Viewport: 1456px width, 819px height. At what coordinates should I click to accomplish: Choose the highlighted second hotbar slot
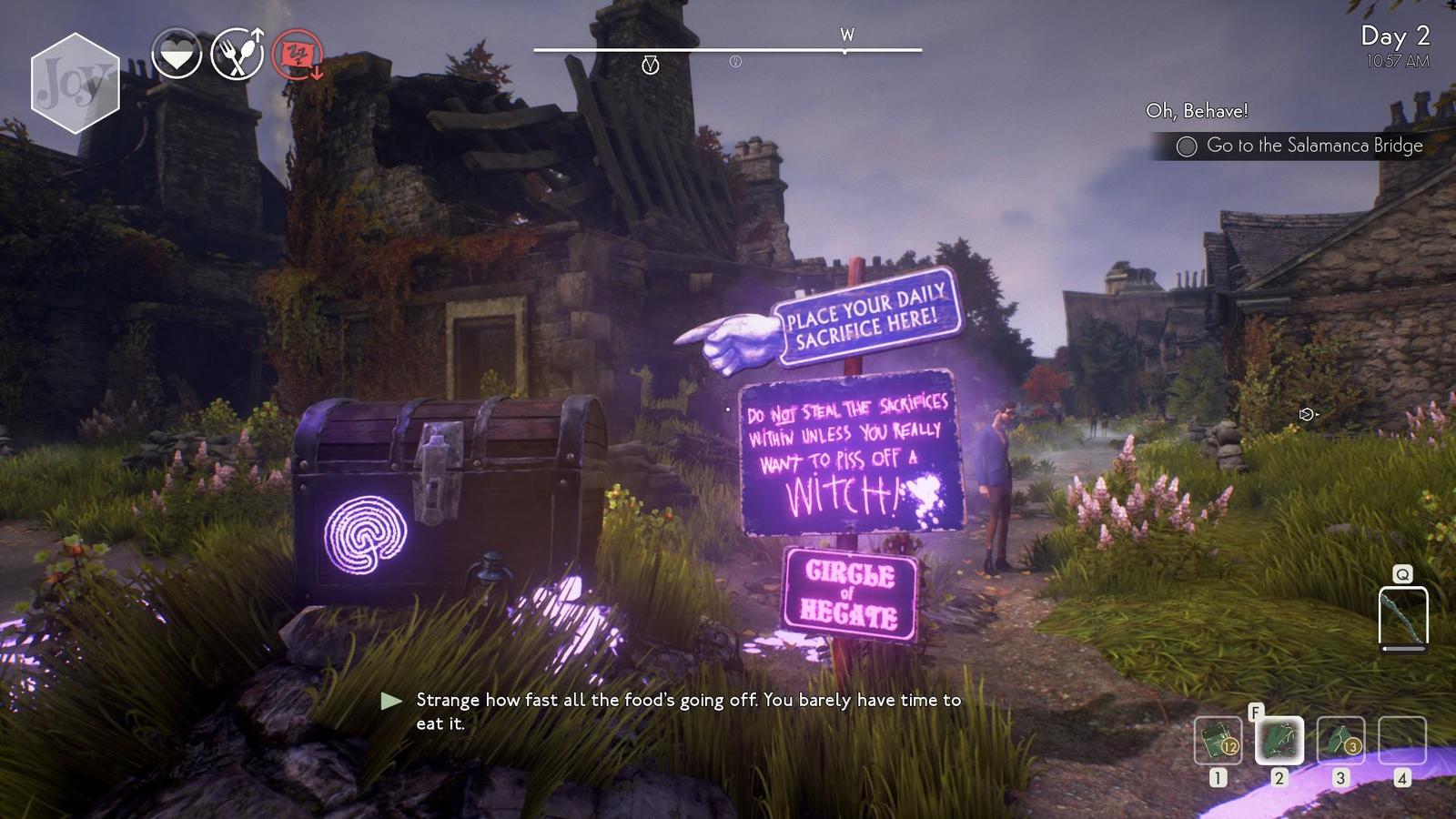[1279, 741]
